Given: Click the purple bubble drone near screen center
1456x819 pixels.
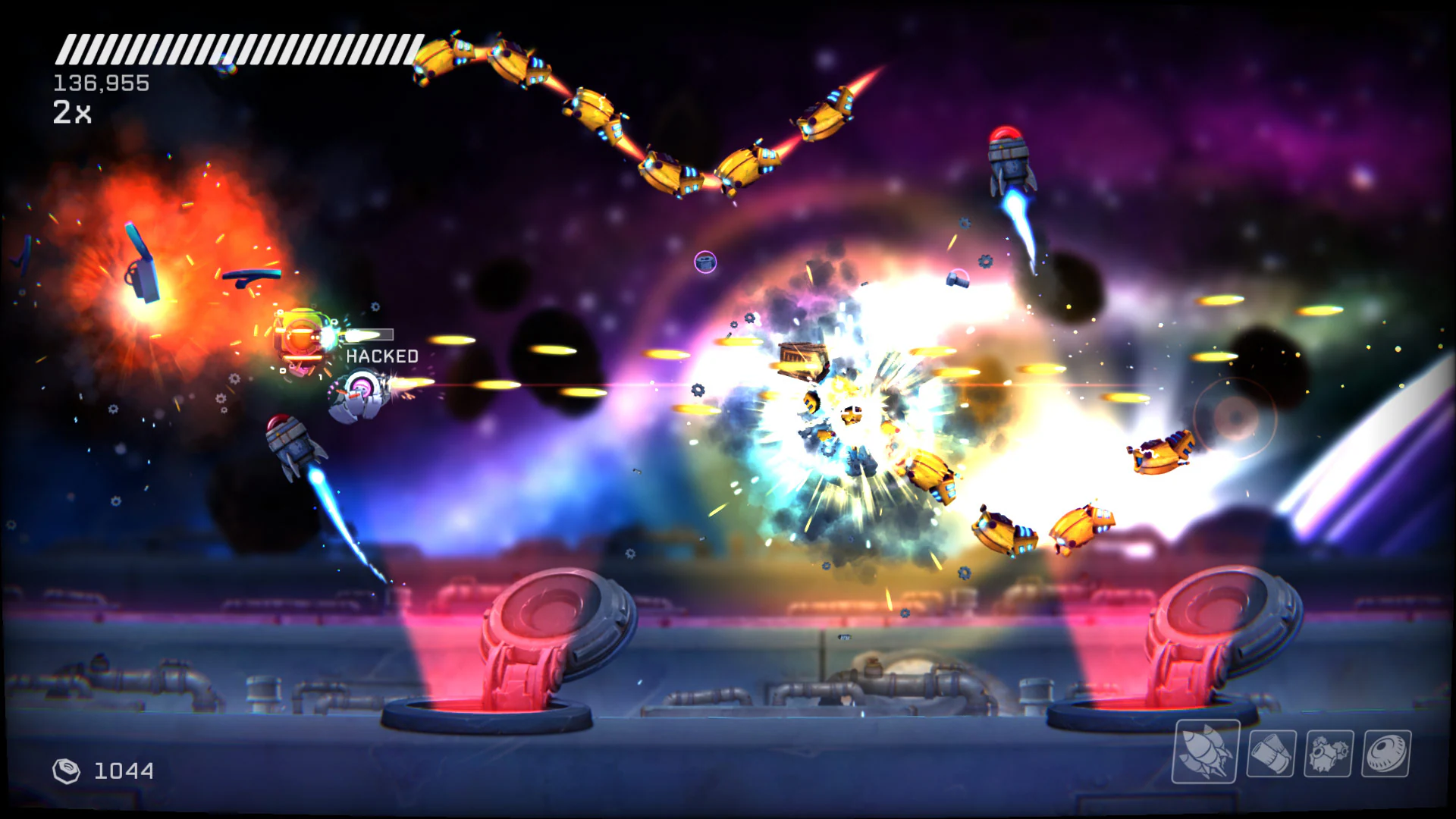Looking at the screenshot, I should [705, 262].
